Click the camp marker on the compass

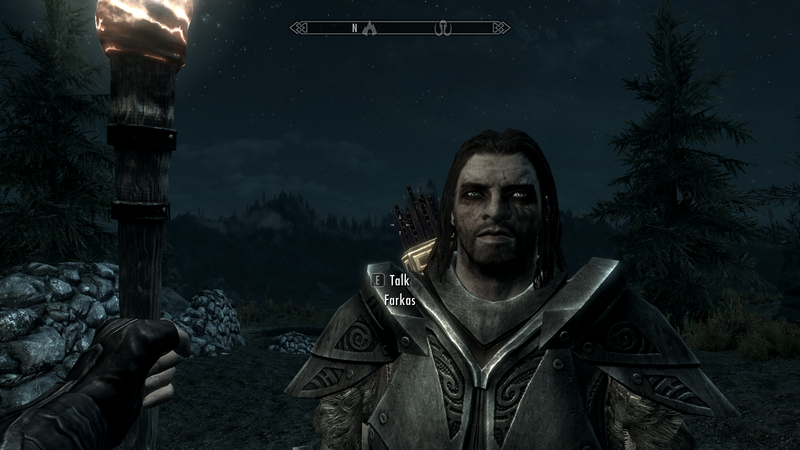[x=369, y=28]
